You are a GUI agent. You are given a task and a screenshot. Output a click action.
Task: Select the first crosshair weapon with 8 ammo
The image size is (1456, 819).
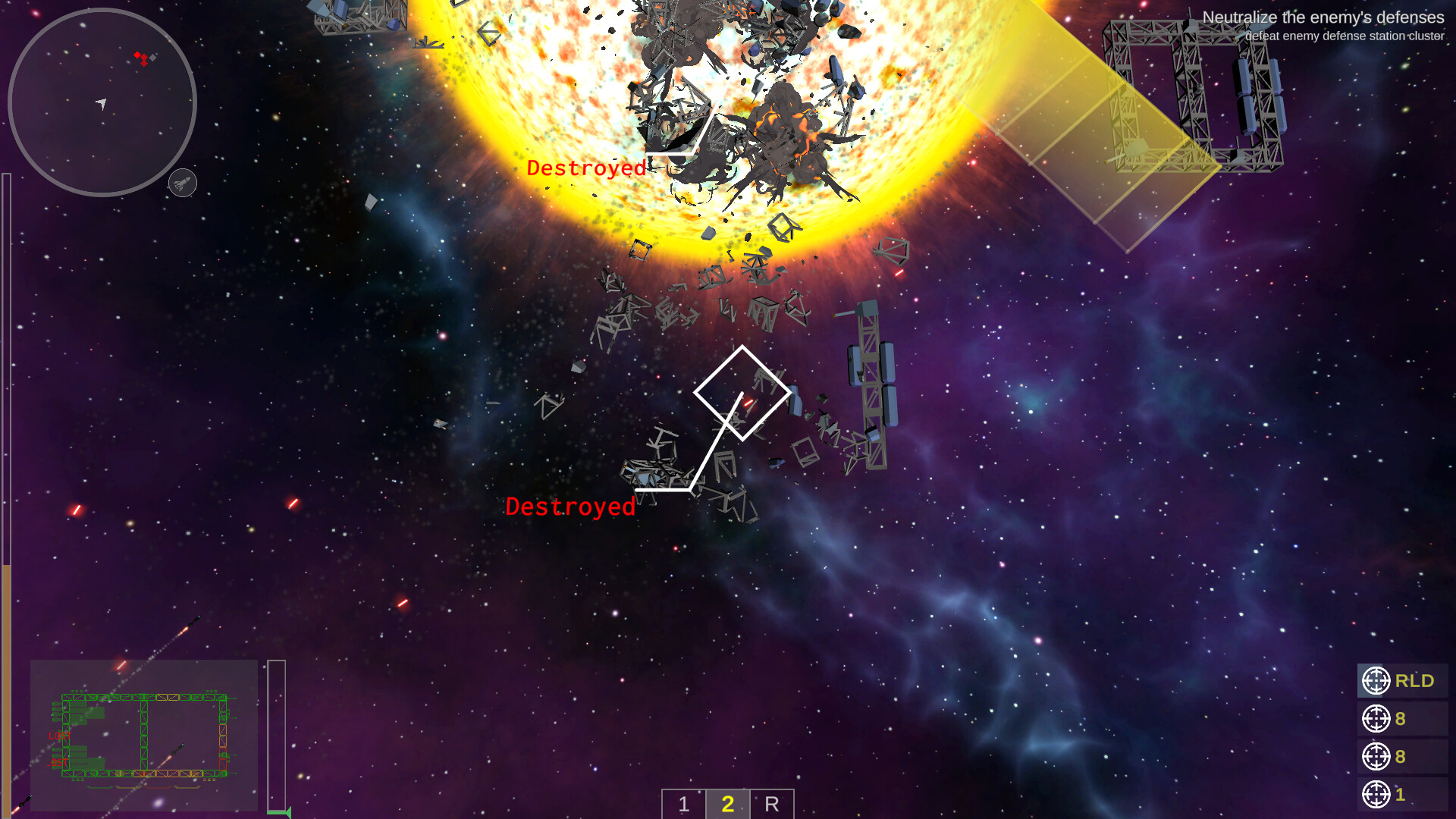tap(1376, 718)
